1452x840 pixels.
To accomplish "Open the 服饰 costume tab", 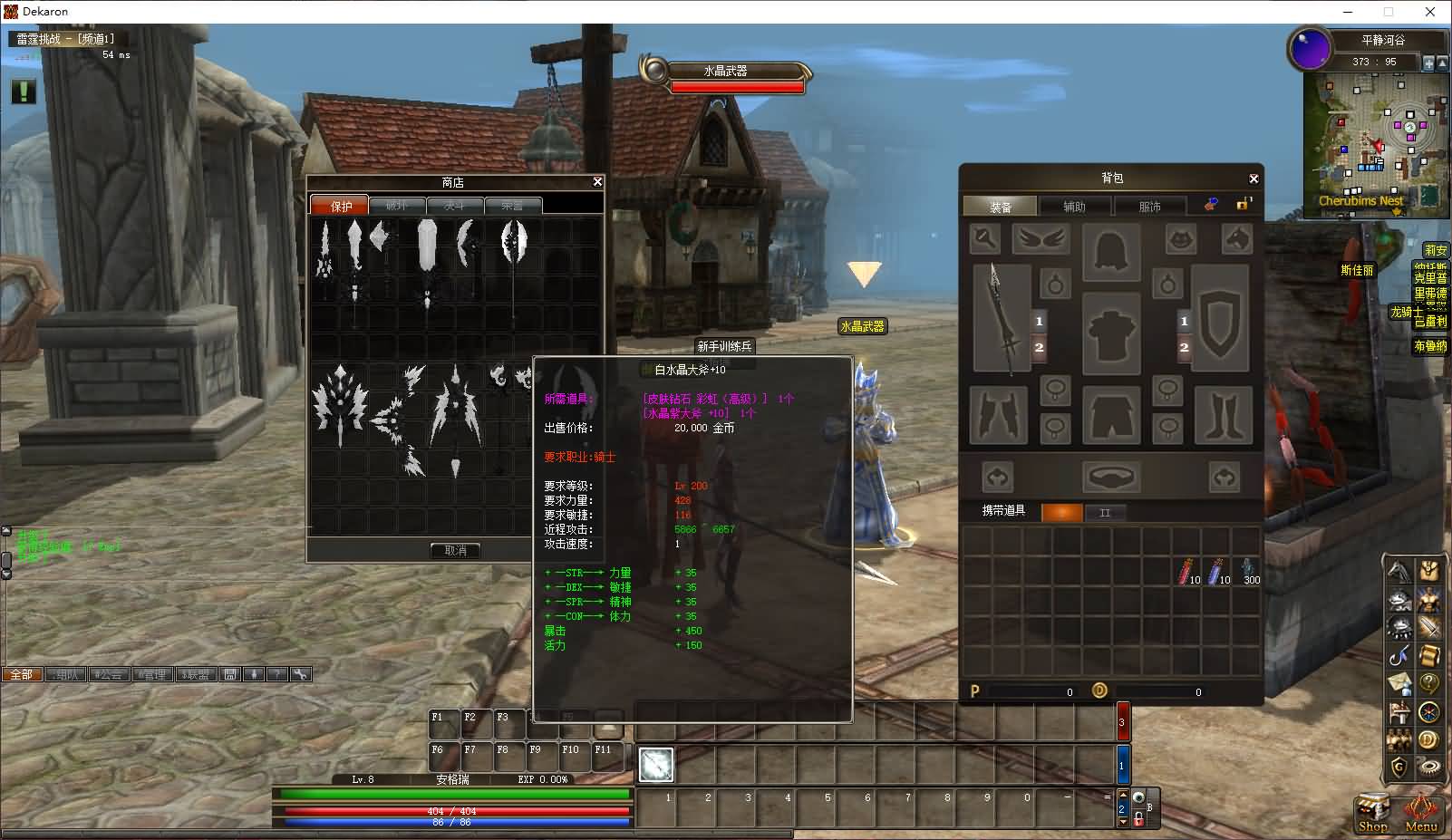I will [x=1149, y=207].
